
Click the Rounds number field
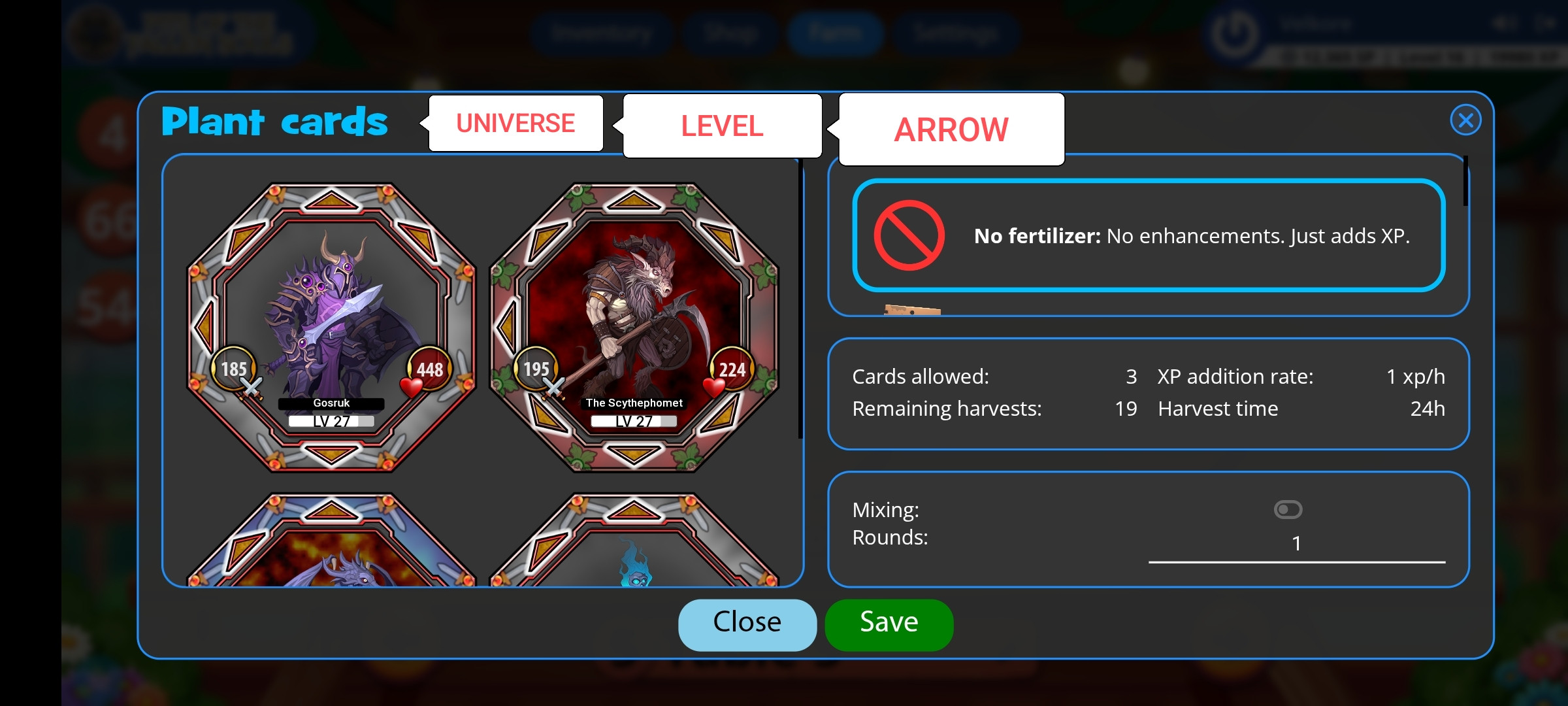(1296, 544)
